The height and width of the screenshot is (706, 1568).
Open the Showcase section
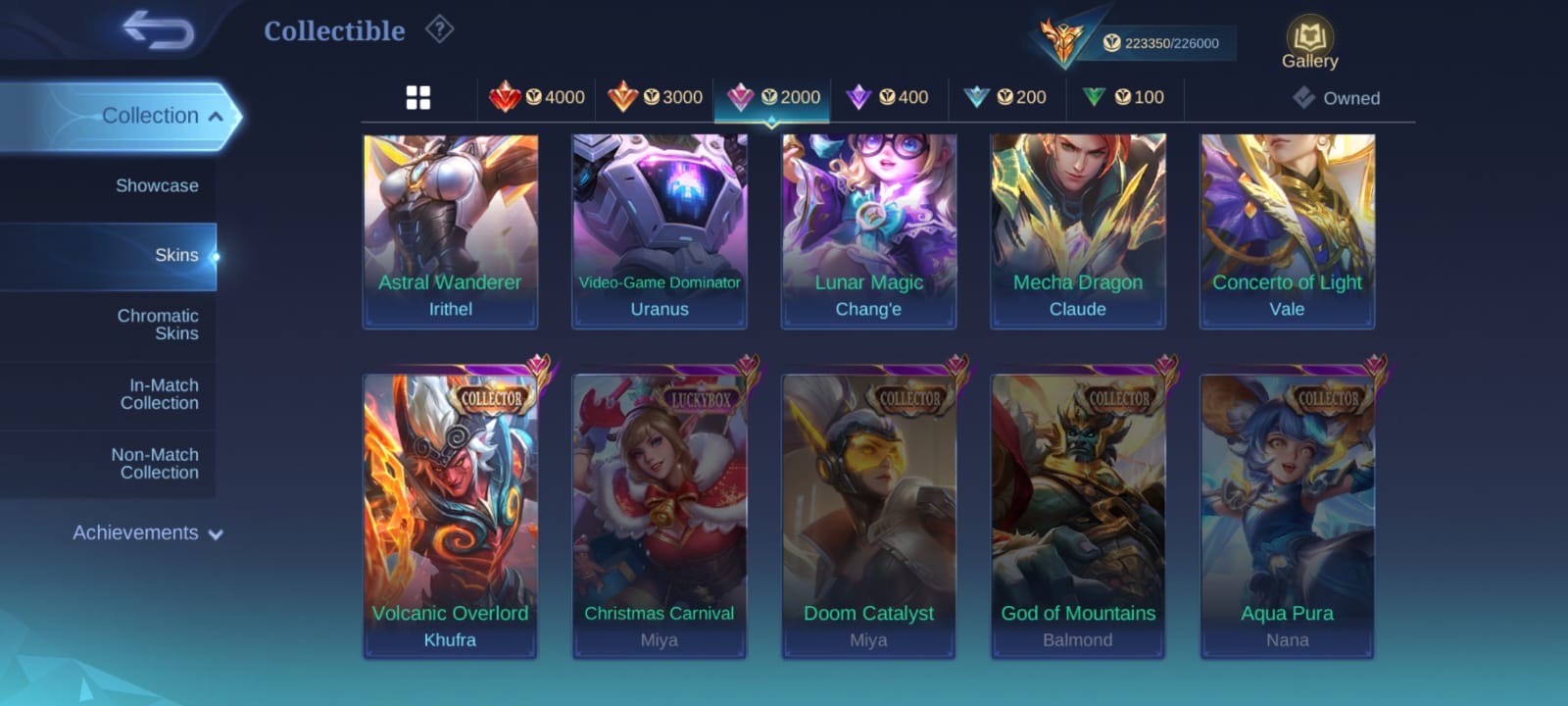coord(156,185)
